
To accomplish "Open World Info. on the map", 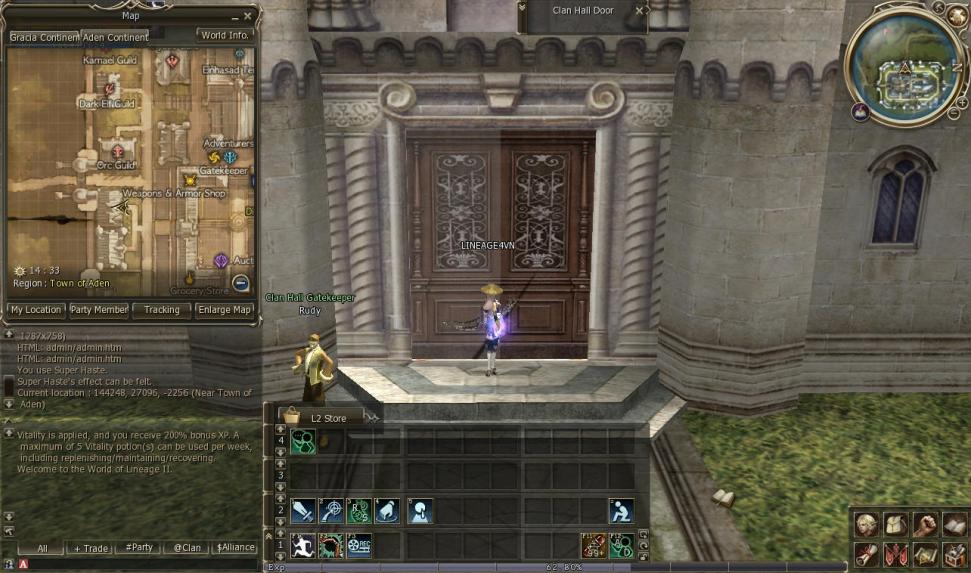I will pyautogui.click(x=224, y=36).
